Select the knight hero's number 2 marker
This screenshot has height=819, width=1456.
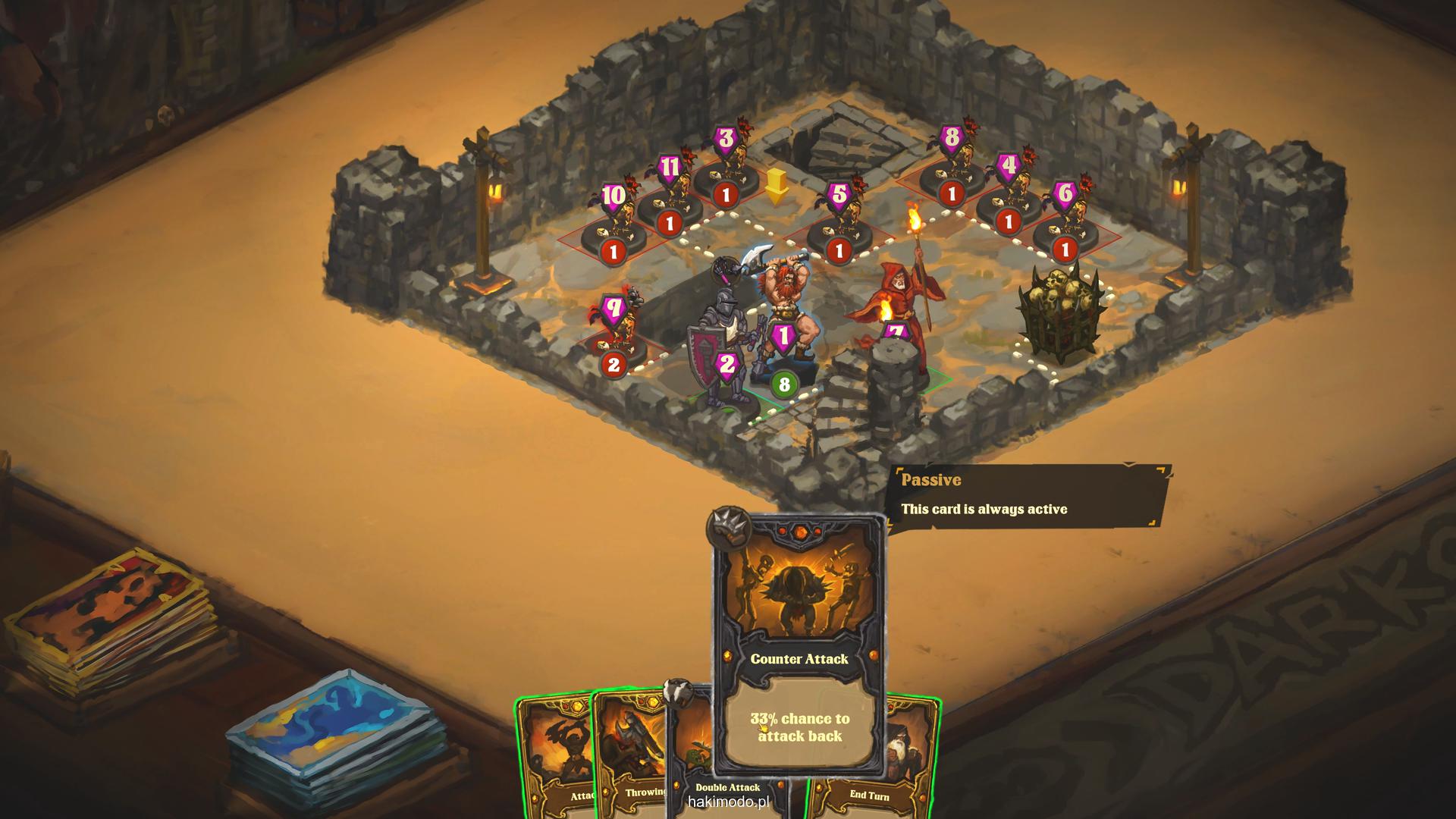tap(726, 365)
